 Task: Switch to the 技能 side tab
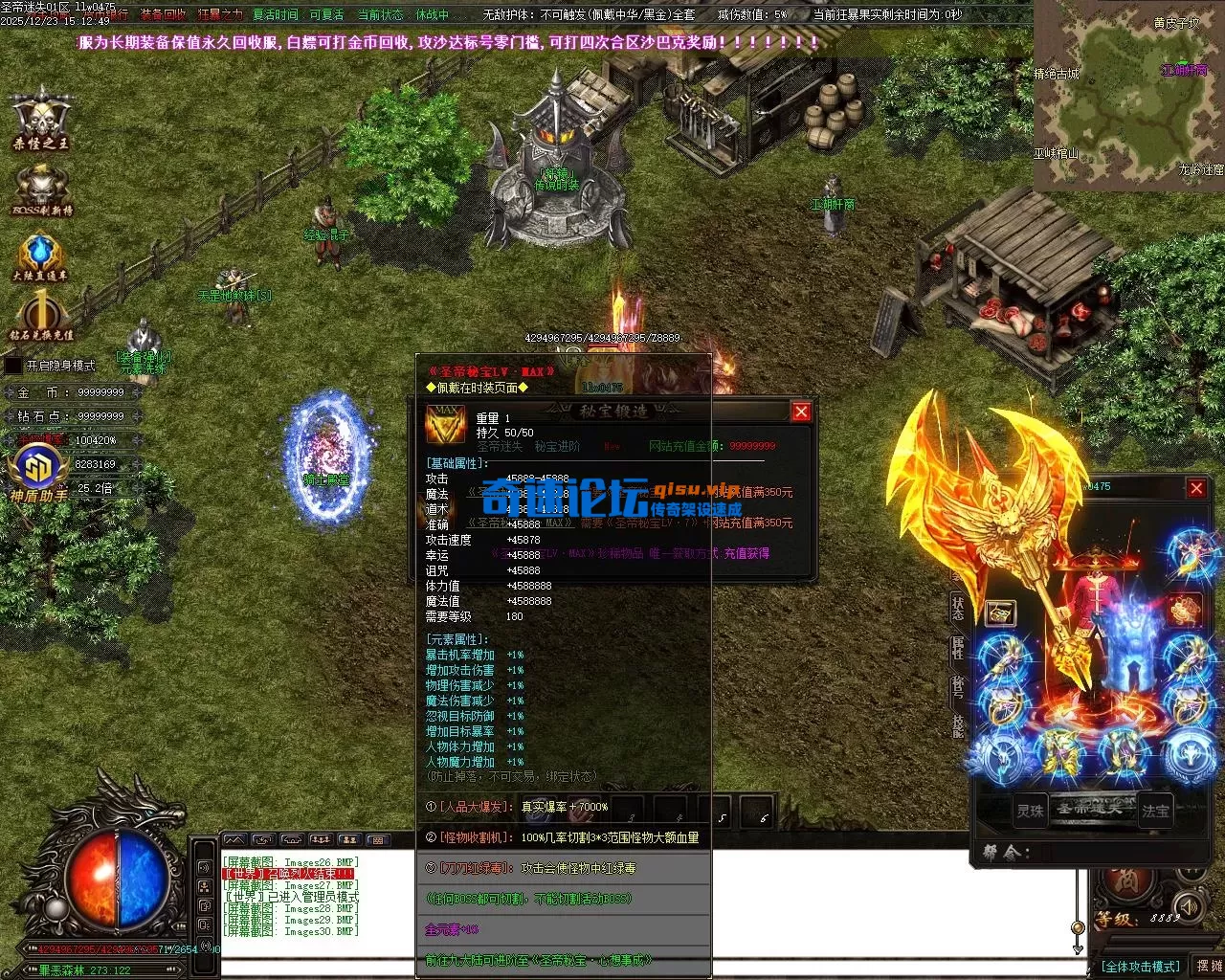[x=958, y=724]
